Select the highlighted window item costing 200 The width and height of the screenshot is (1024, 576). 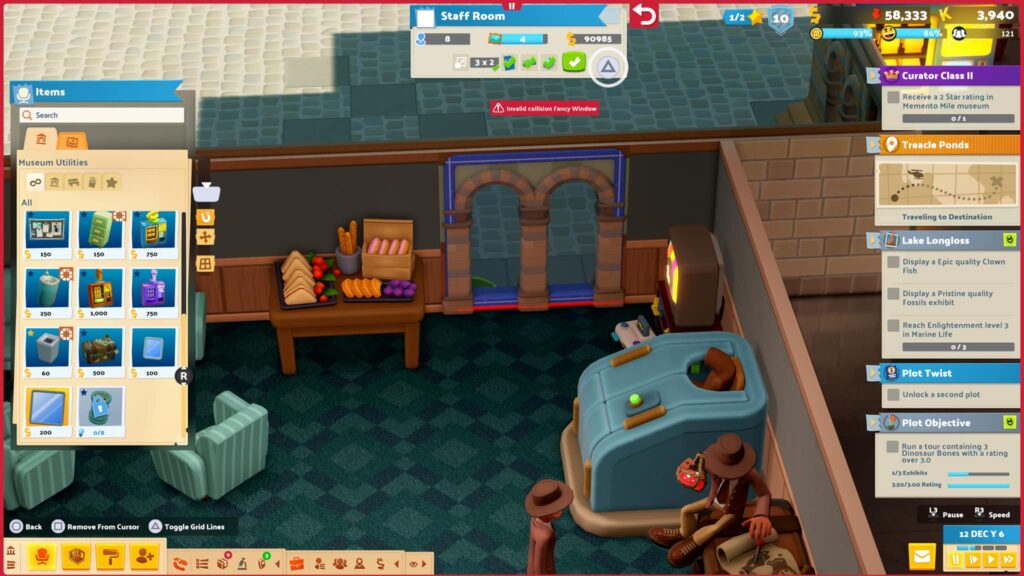[47, 408]
